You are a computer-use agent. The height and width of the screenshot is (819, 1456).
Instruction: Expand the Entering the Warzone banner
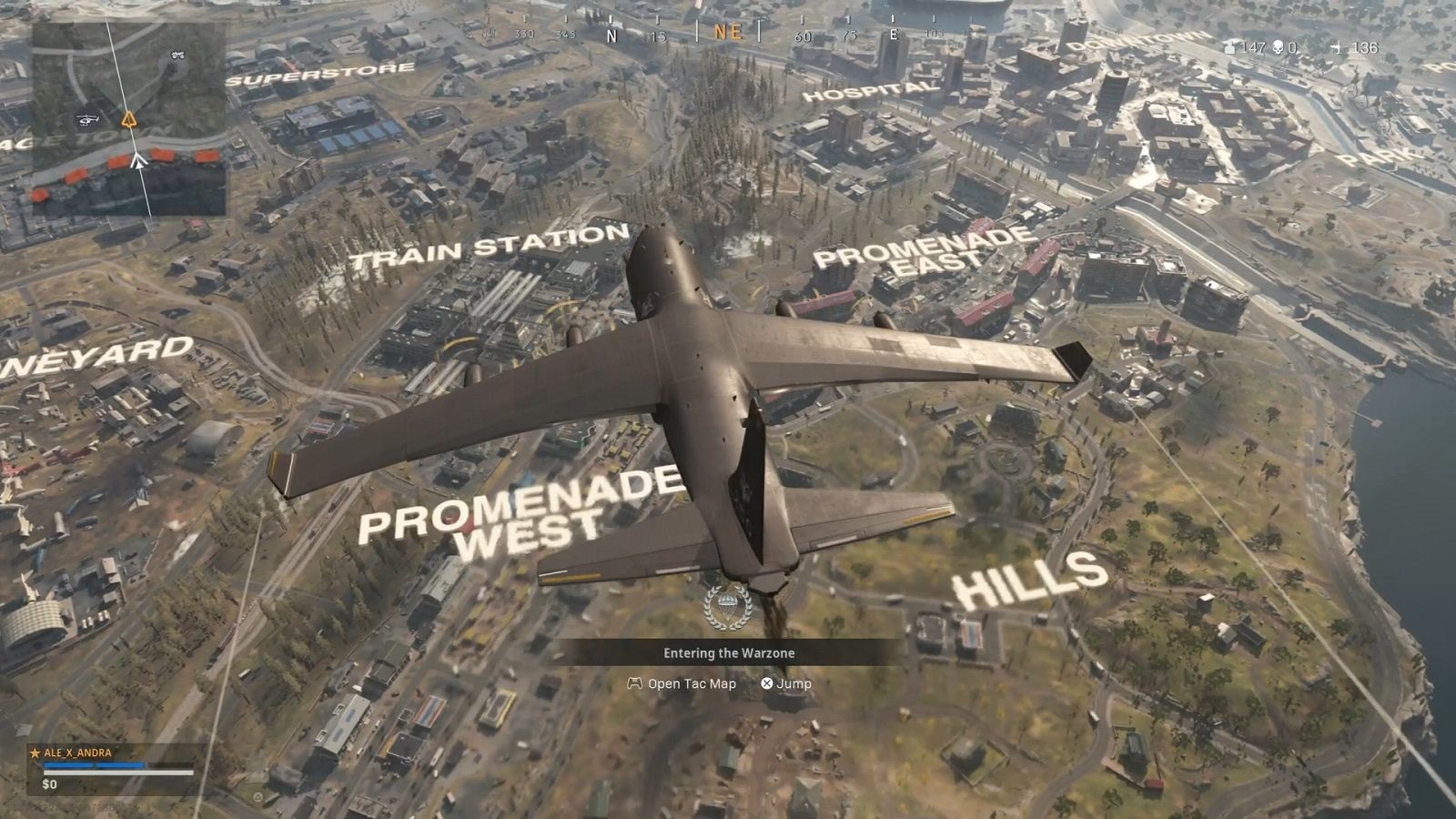point(727,652)
